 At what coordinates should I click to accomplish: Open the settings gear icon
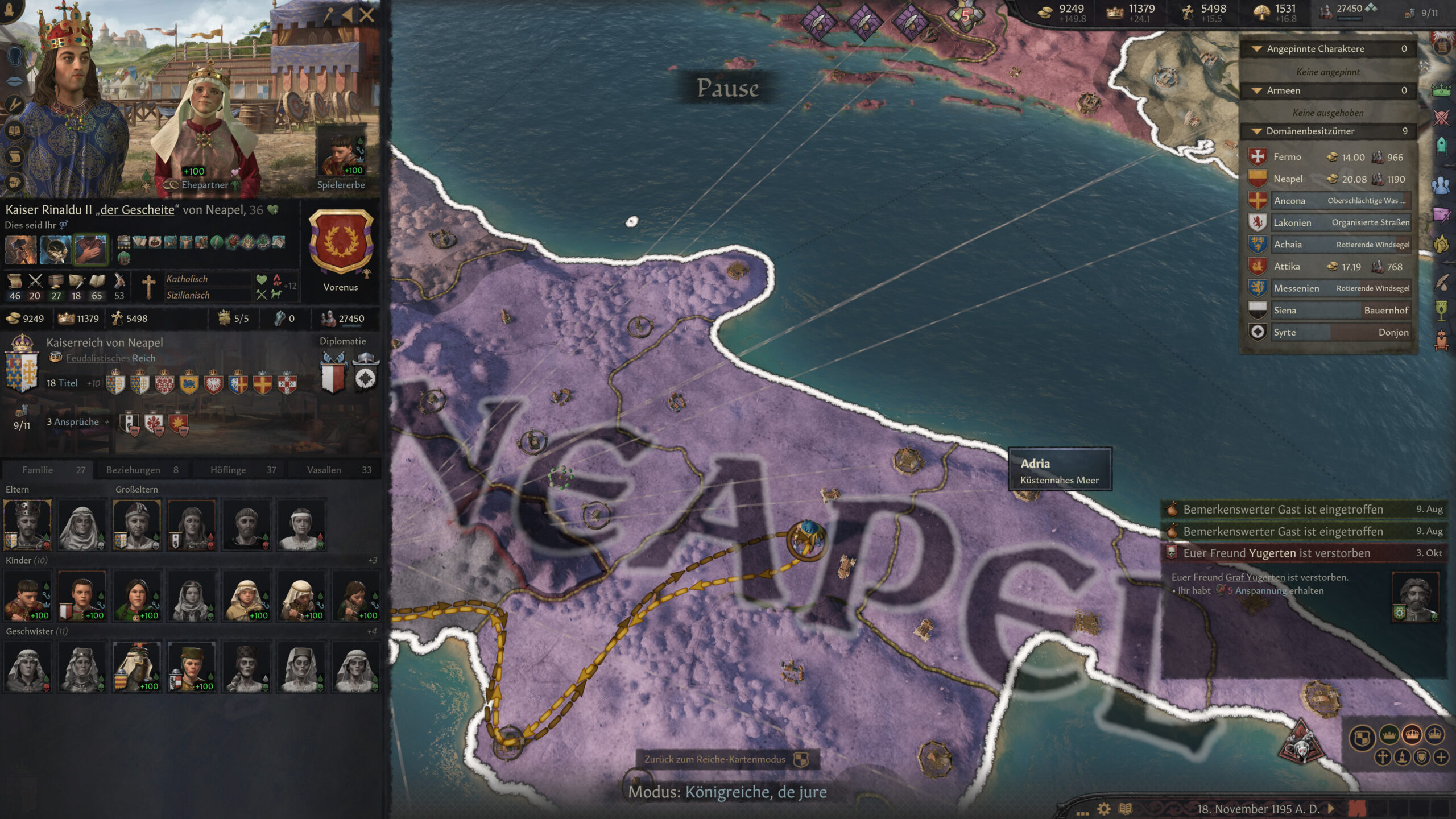tap(1104, 809)
